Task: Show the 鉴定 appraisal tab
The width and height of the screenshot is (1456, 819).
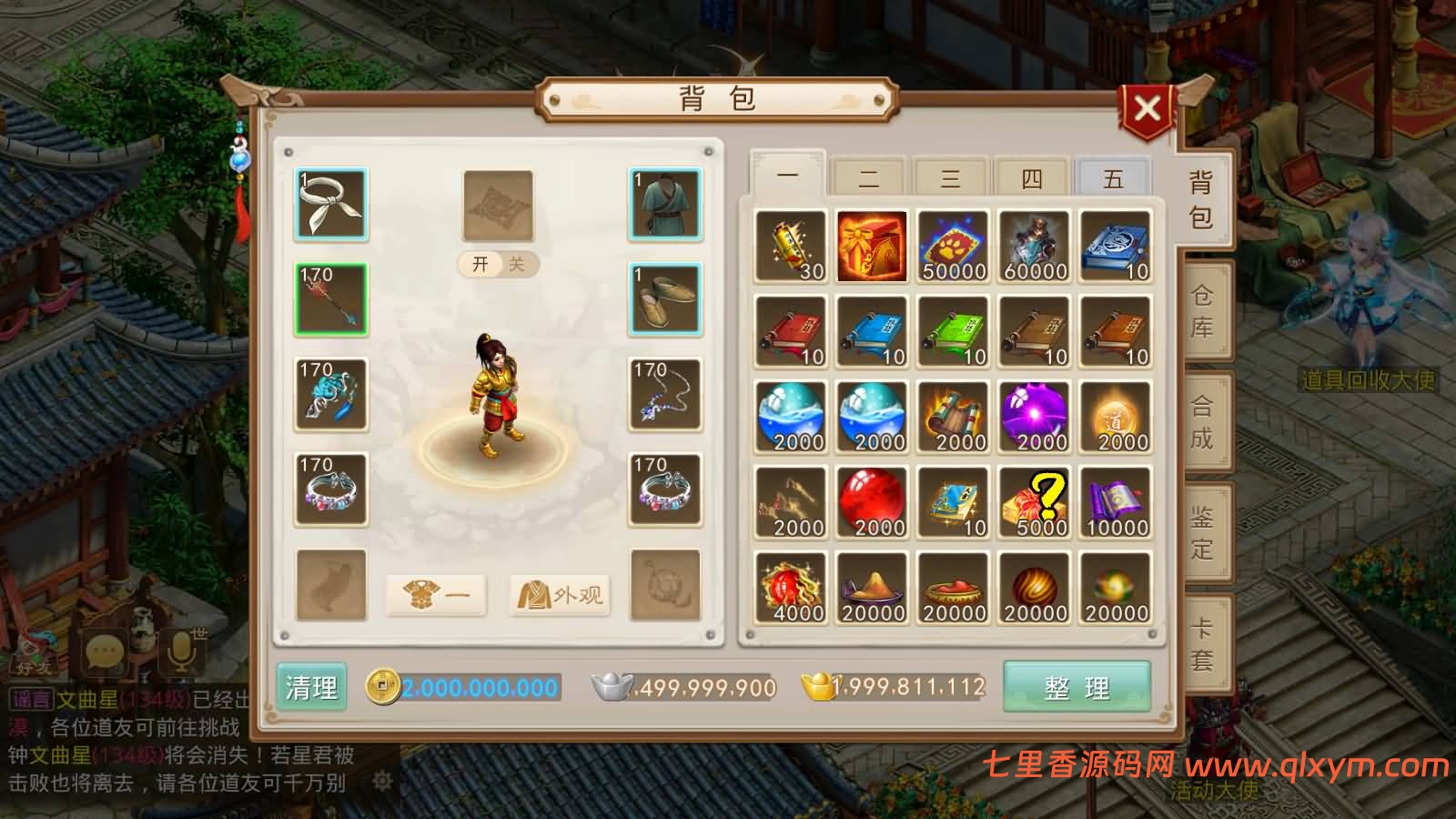Action: pyautogui.click(x=1202, y=533)
